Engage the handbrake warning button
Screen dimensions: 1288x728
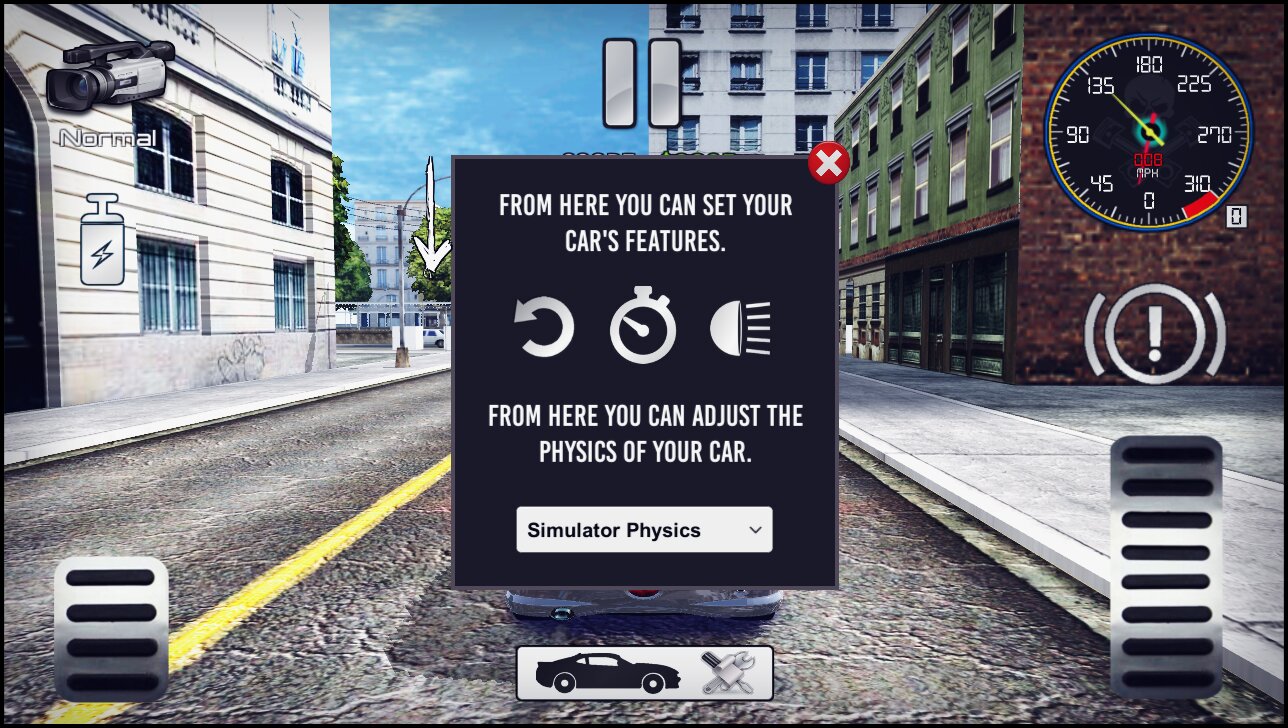pos(1155,333)
